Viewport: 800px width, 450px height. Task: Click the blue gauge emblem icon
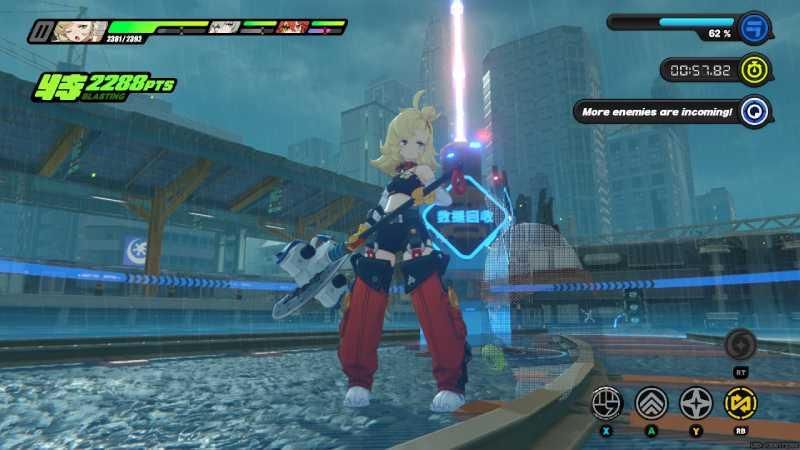point(754,25)
